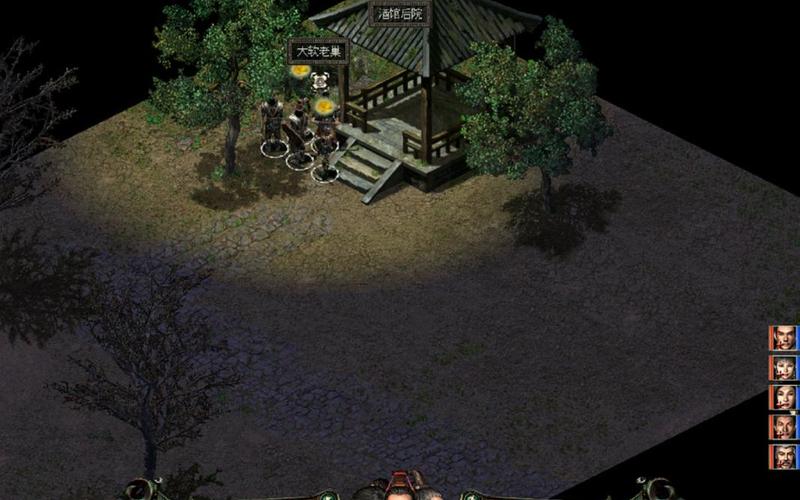Select the gray-haired bearded elder portrait
Screen dimensions: 800x500
pos(784,456)
